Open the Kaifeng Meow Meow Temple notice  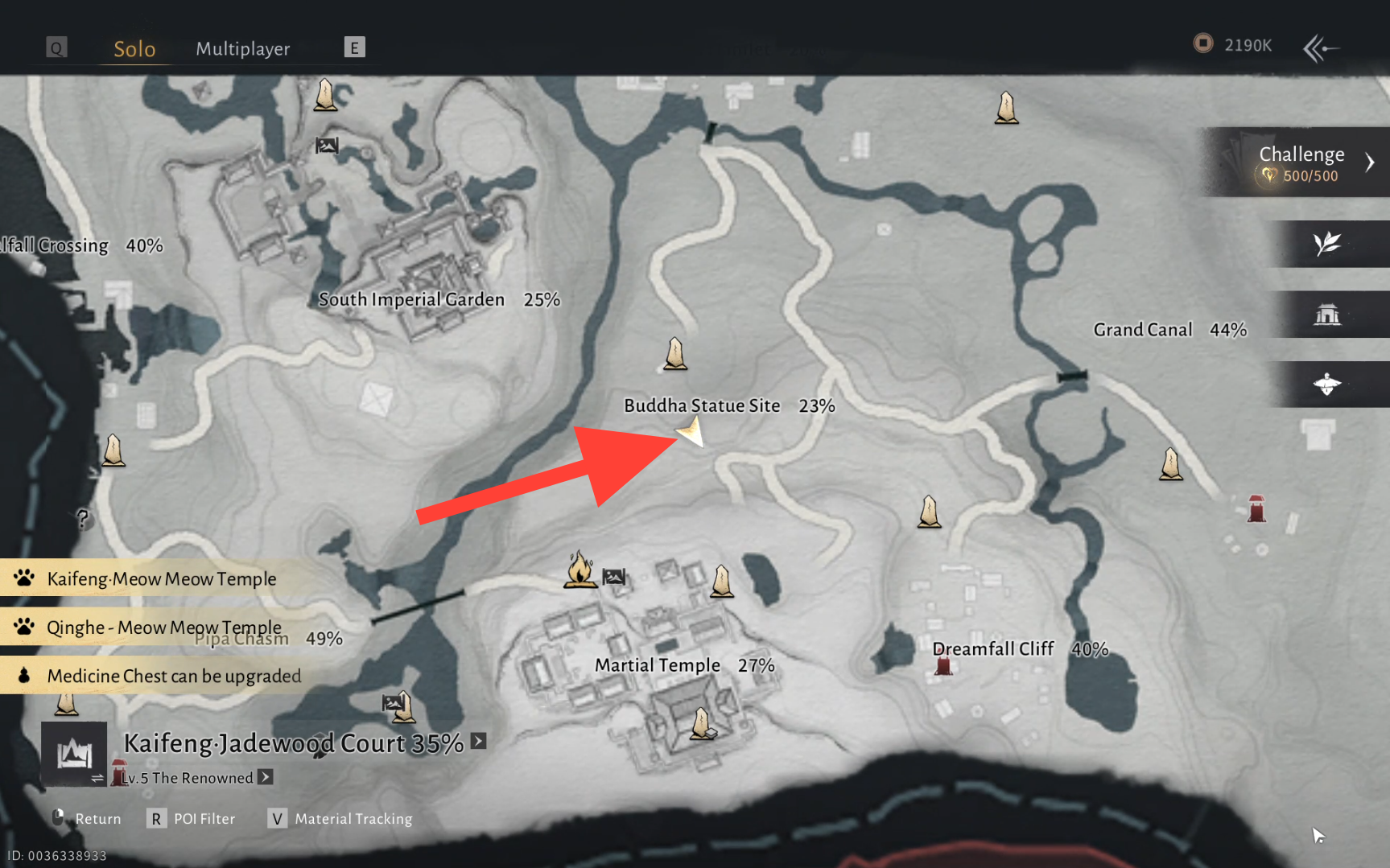pos(161,578)
